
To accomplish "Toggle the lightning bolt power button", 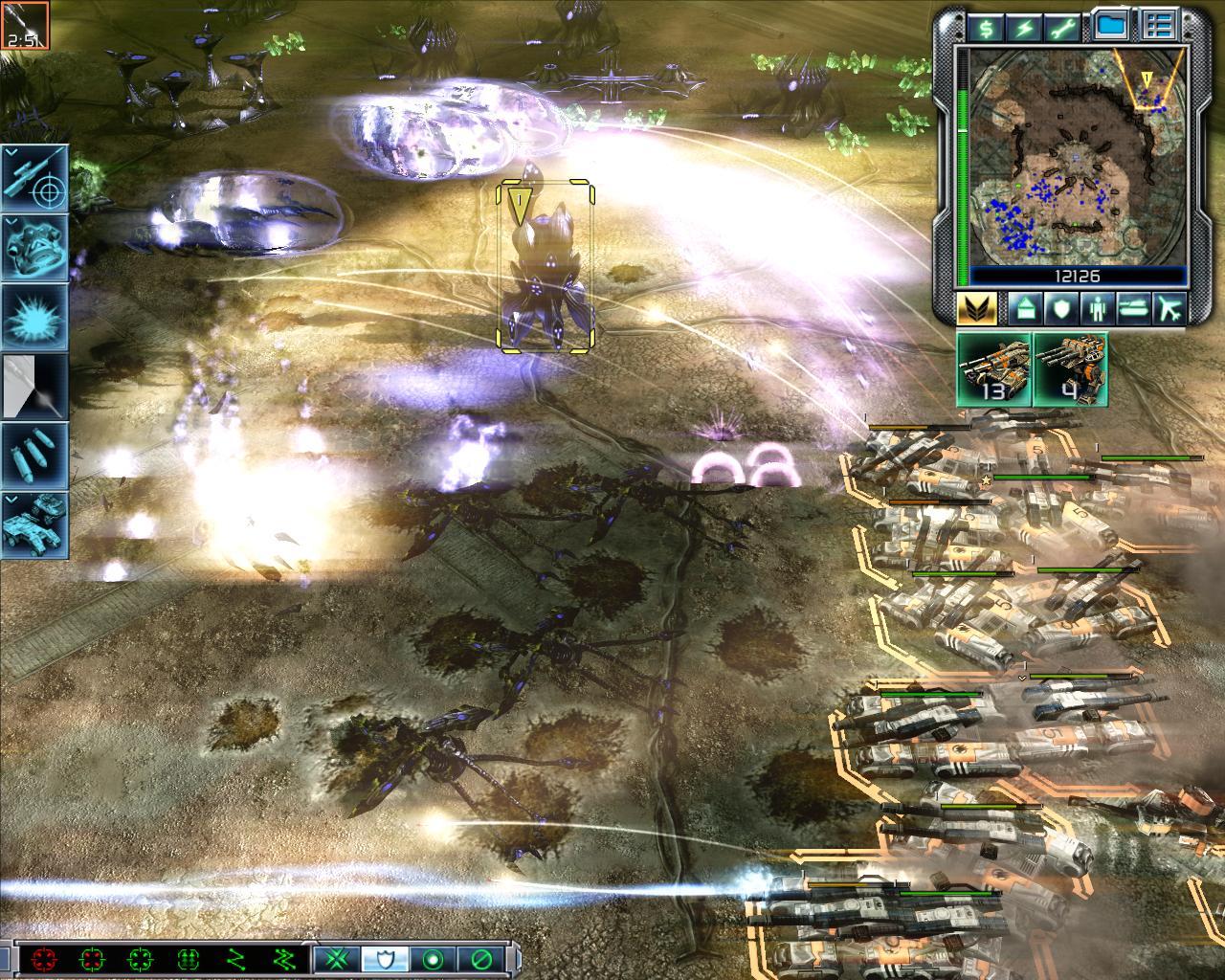I will [x=1025, y=27].
